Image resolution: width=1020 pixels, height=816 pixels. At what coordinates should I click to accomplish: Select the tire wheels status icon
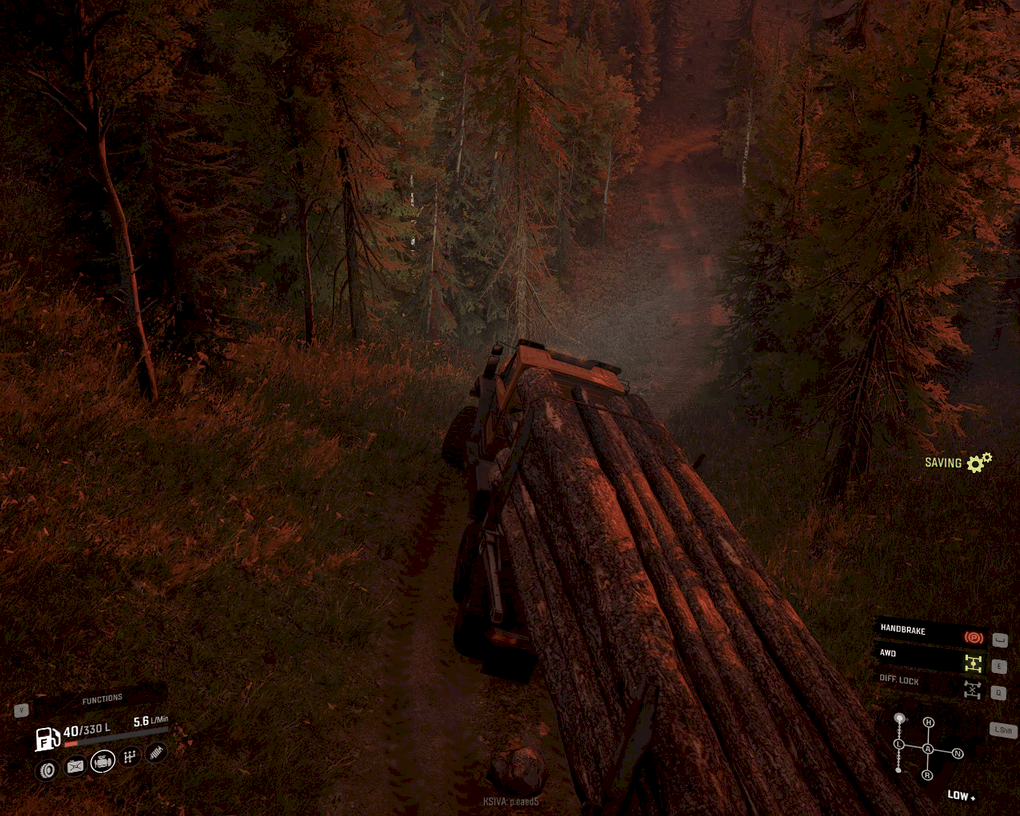(46, 769)
